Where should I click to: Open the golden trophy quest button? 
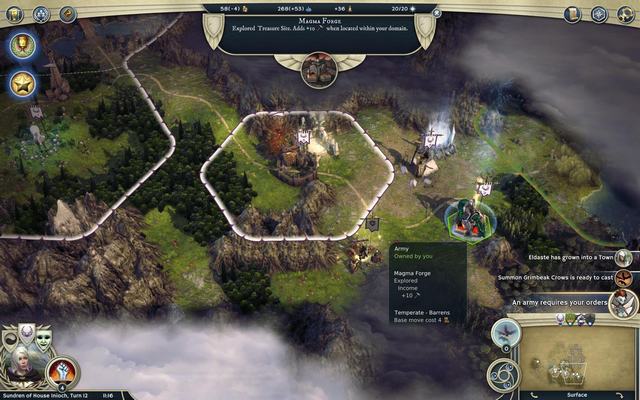22,45
